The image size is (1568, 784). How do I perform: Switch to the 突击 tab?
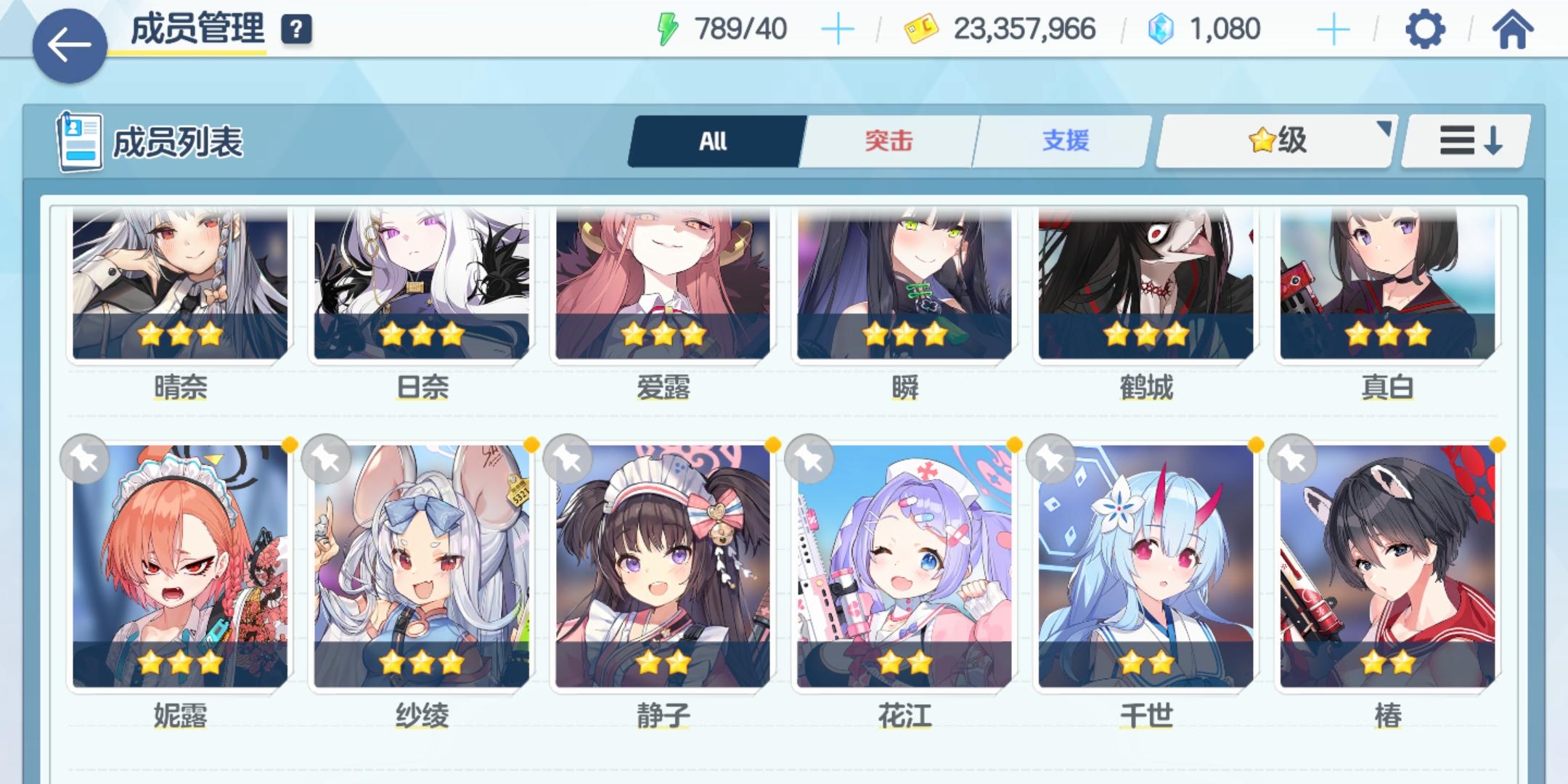tap(889, 140)
